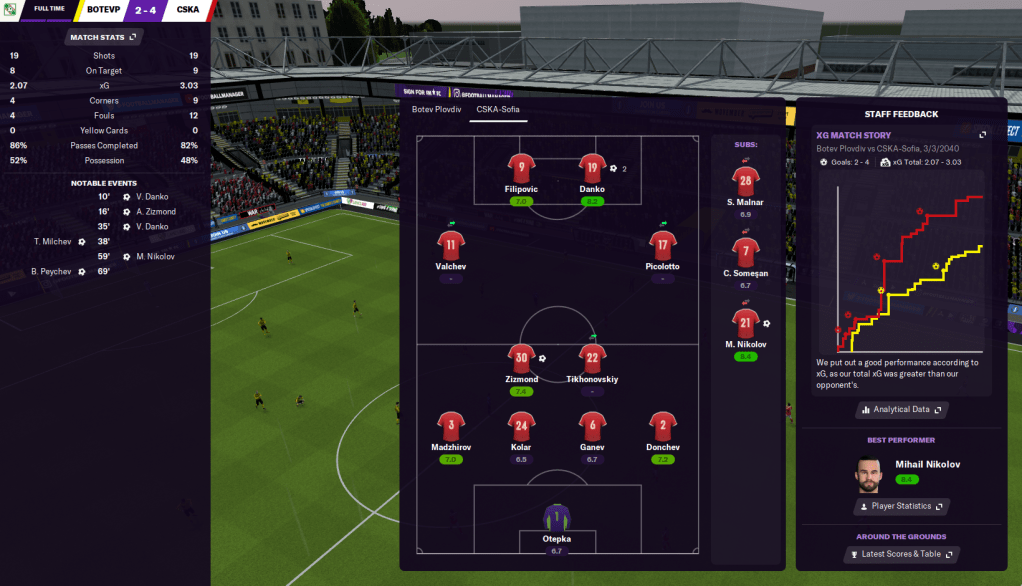Open Analytical Data

901,409
